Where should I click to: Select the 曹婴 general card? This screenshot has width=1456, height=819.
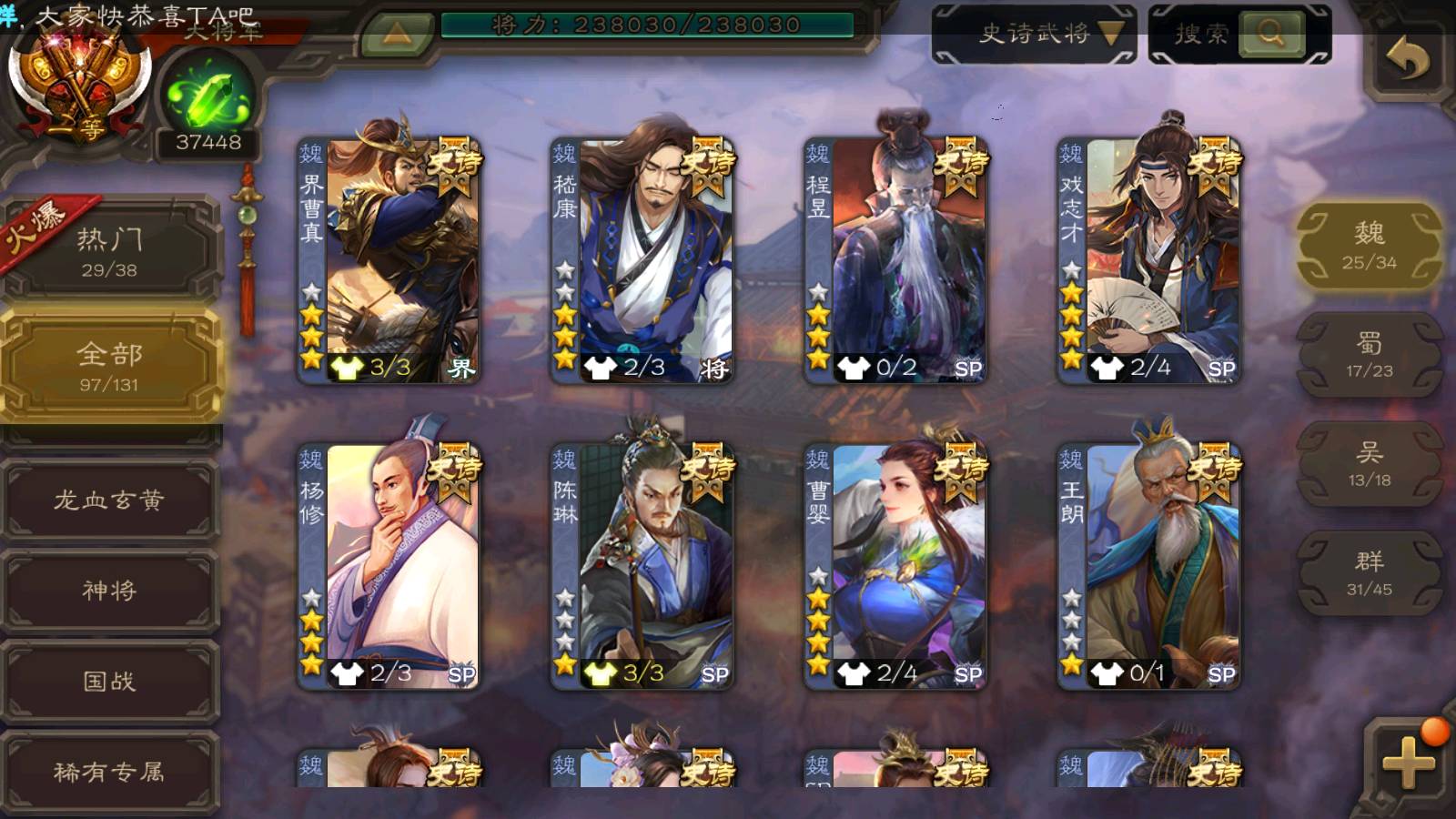coord(895,564)
